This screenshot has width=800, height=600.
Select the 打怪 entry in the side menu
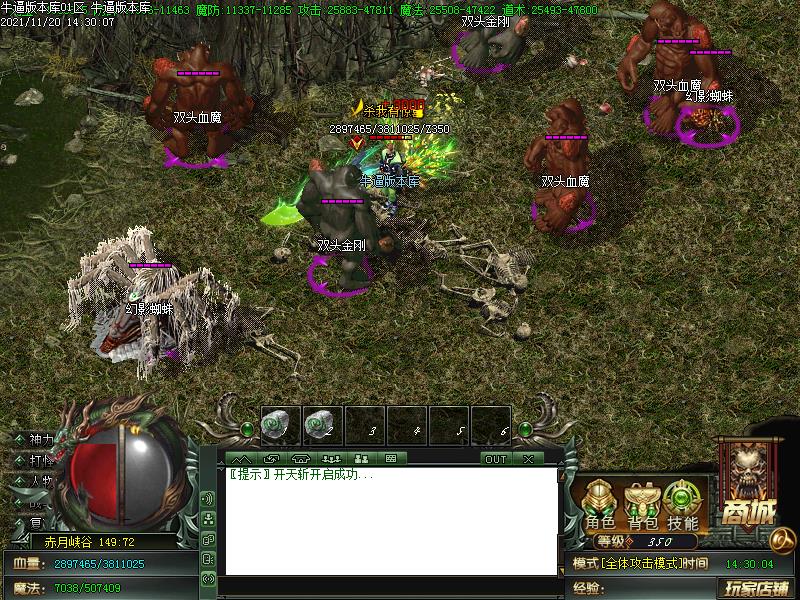point(38,461)
